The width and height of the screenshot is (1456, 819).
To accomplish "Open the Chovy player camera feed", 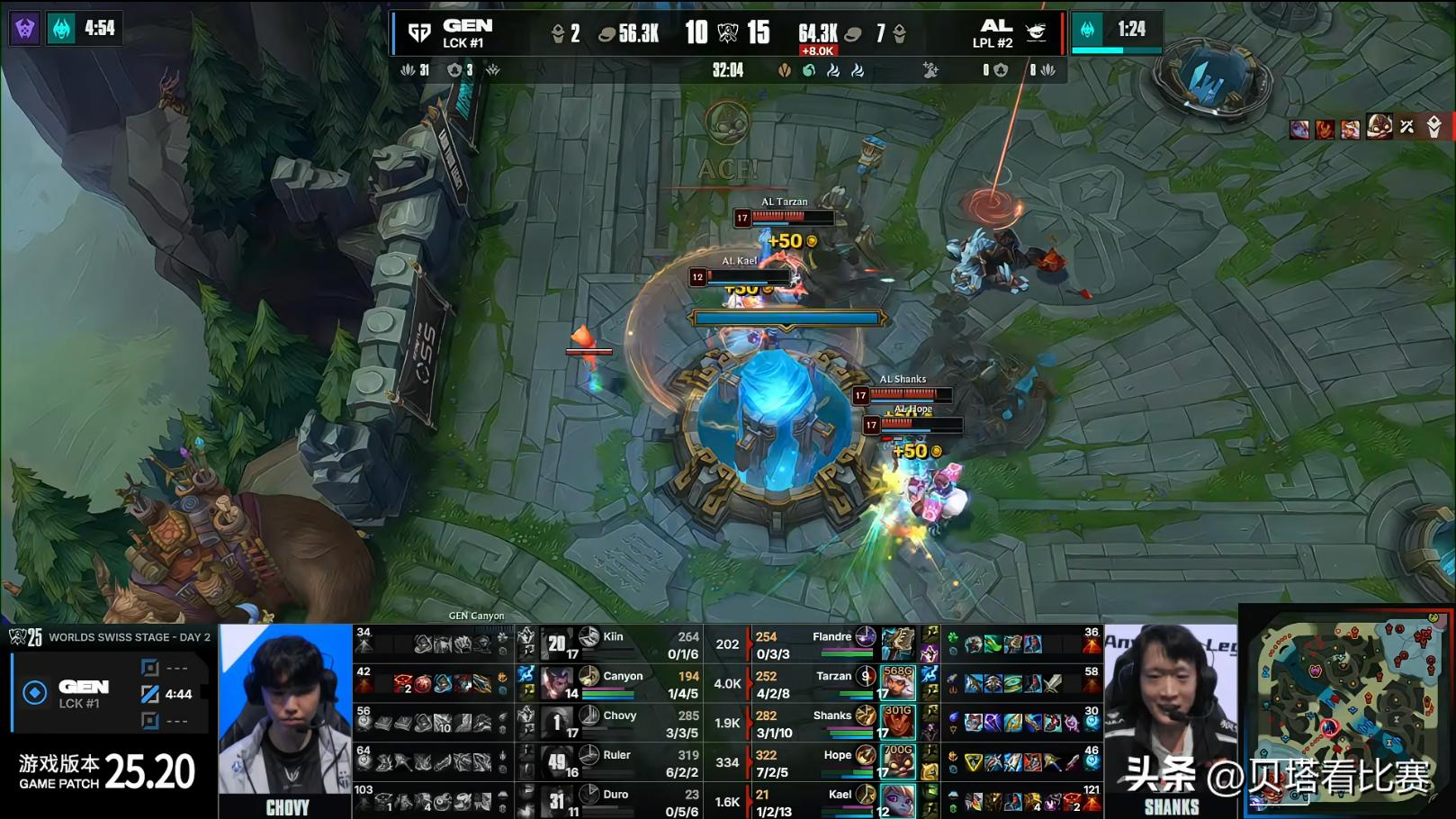I will tap(285, 720).
